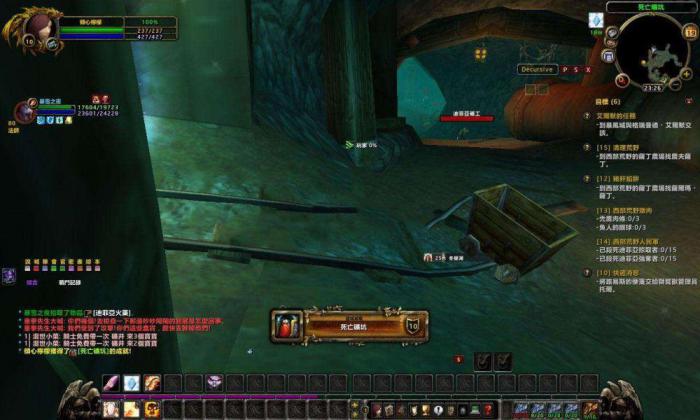Select the party member portrait

pos(25,111)
